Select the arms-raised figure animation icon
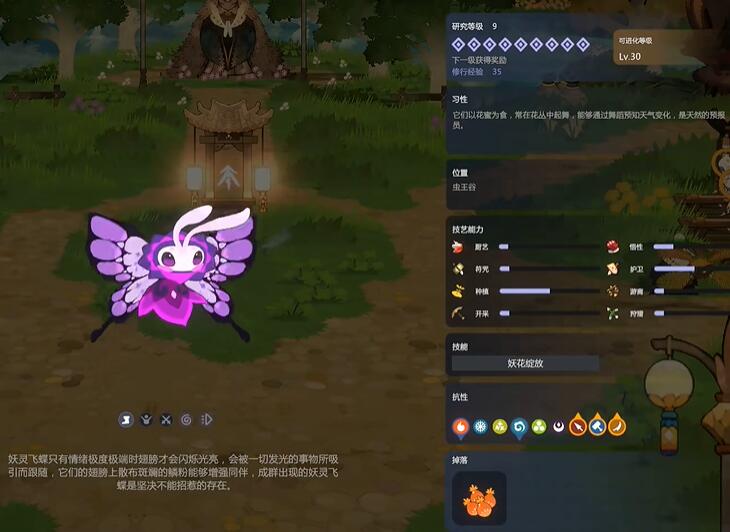This screenshot has width=730, height=532. [147, 419]
